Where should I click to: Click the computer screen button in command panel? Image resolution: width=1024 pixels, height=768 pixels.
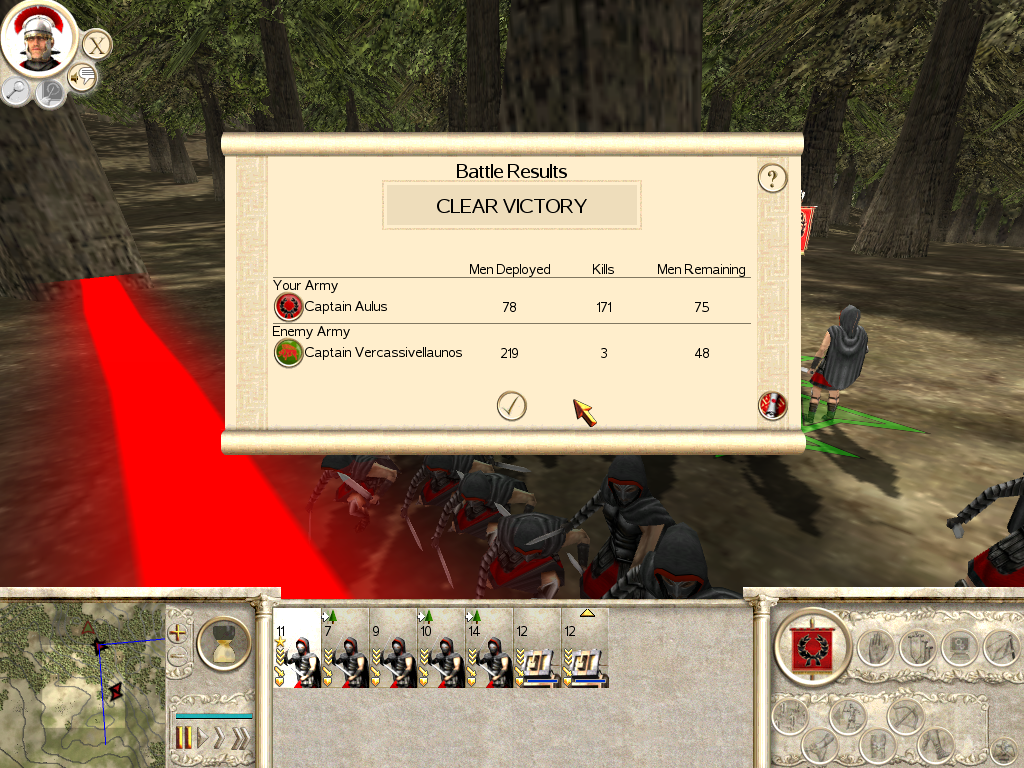(958, 647)
